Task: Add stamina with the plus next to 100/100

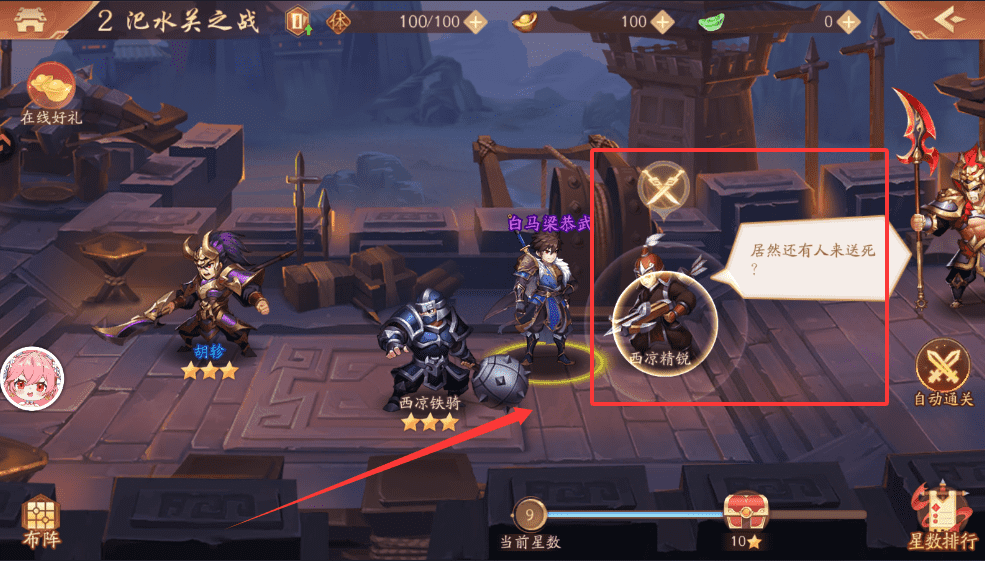Action: pos(476,21)
